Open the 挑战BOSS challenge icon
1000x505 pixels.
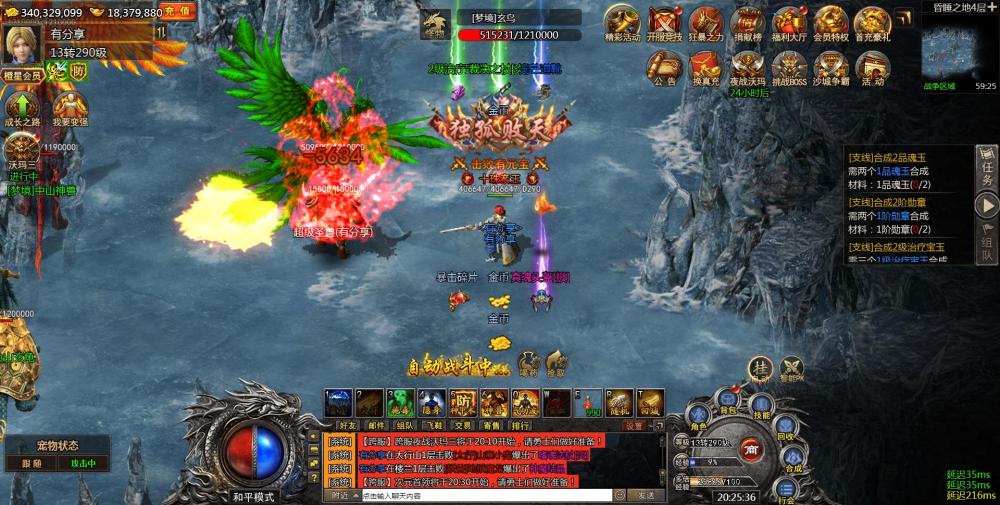[x=789, y=68]
